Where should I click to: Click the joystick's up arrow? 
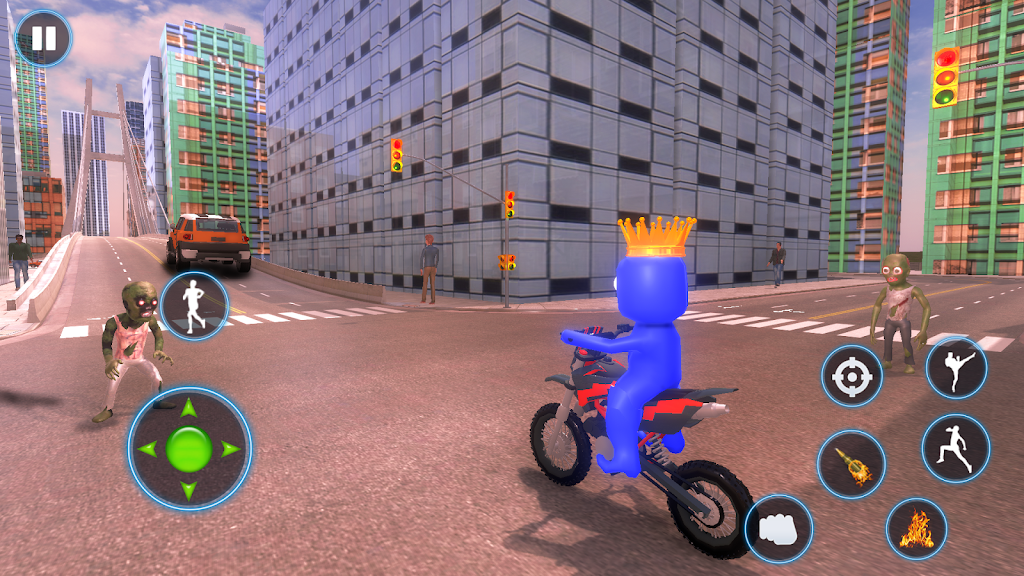(x=189, y=408)
